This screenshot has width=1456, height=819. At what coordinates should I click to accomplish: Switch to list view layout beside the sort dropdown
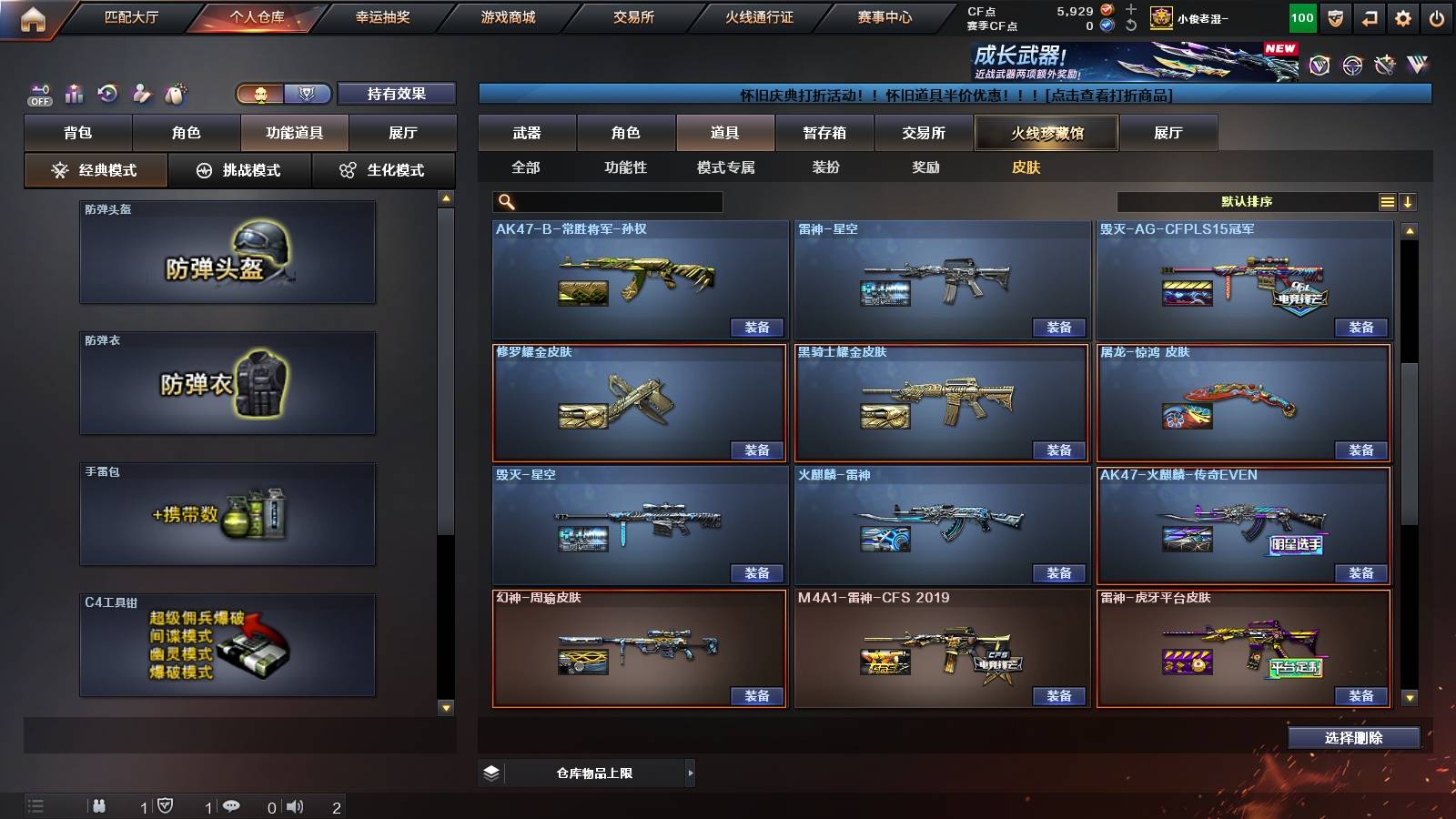click(x=1387, y=201)
